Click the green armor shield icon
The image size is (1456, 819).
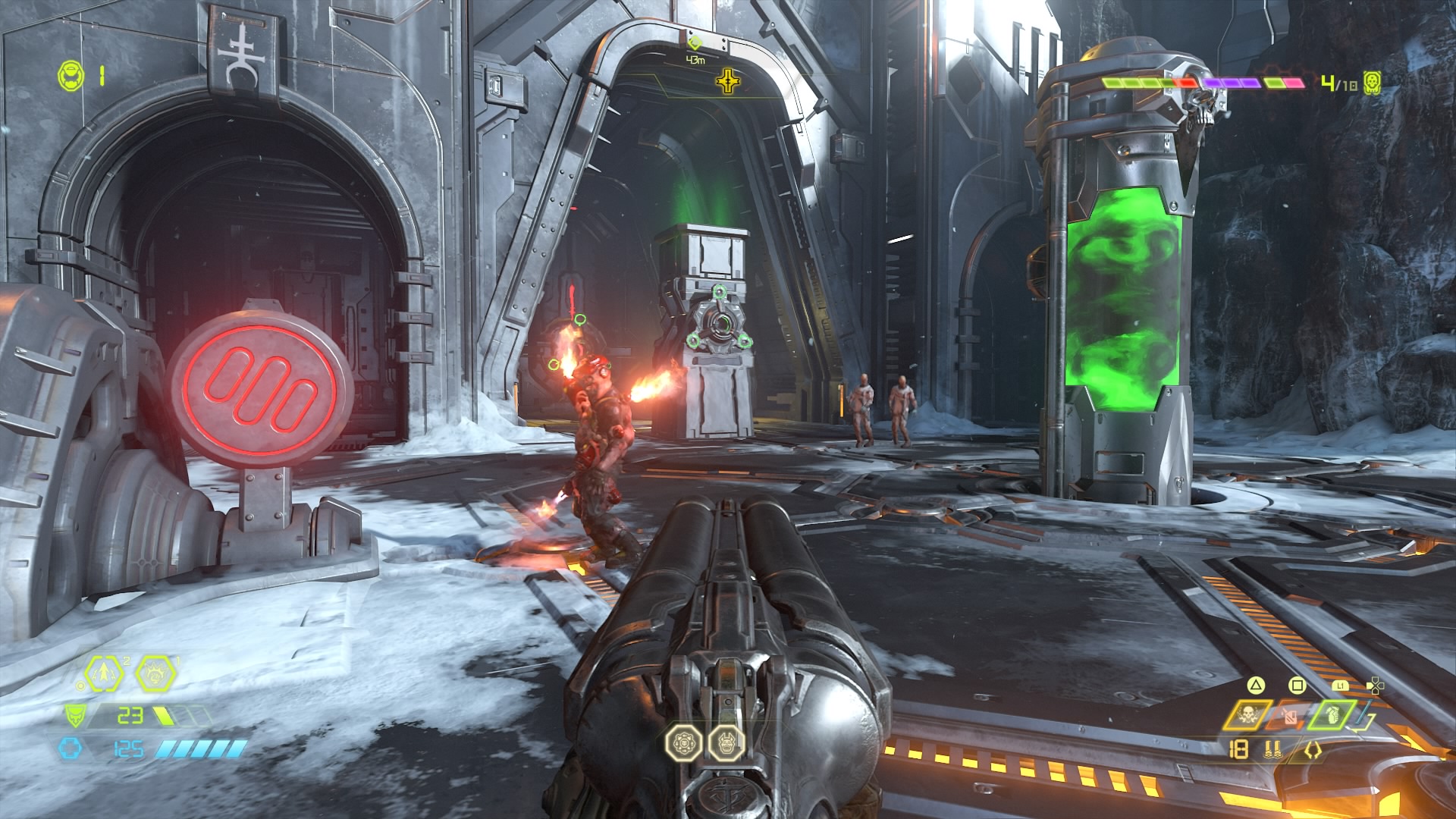(74, 714)
